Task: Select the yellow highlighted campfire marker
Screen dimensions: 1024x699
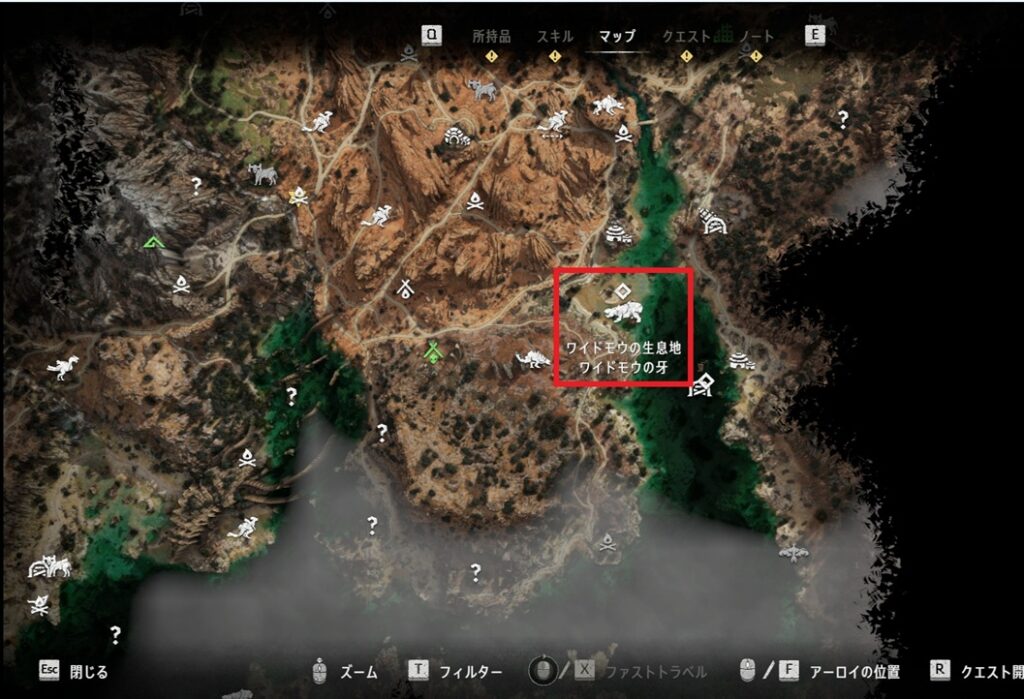Action: (x=297, y=196)
